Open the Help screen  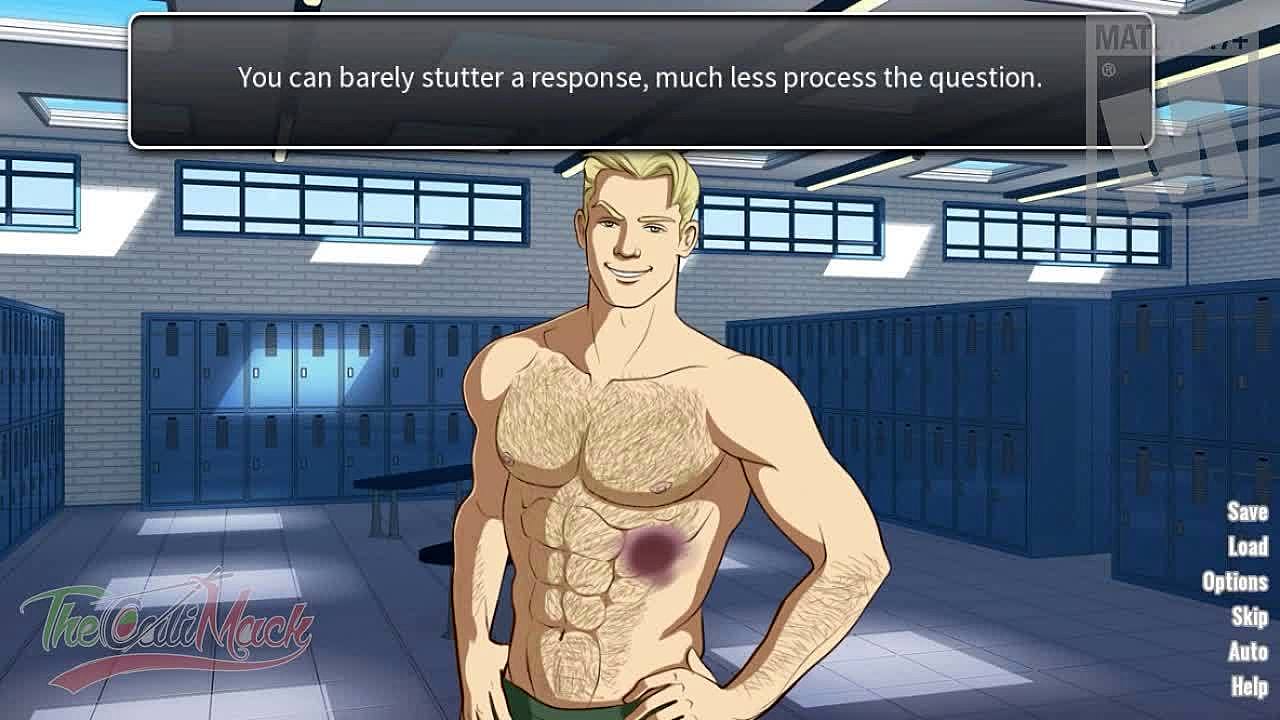pyautogui.click(x=1250, y=686)
